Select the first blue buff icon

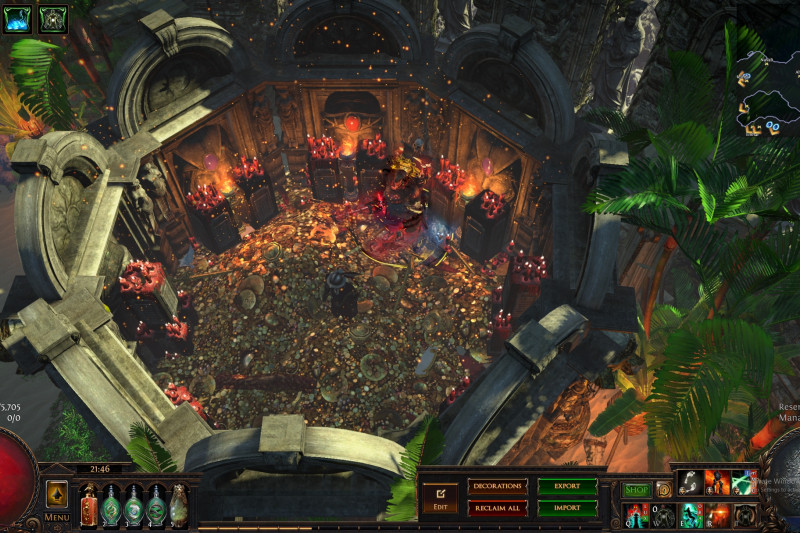17,17
